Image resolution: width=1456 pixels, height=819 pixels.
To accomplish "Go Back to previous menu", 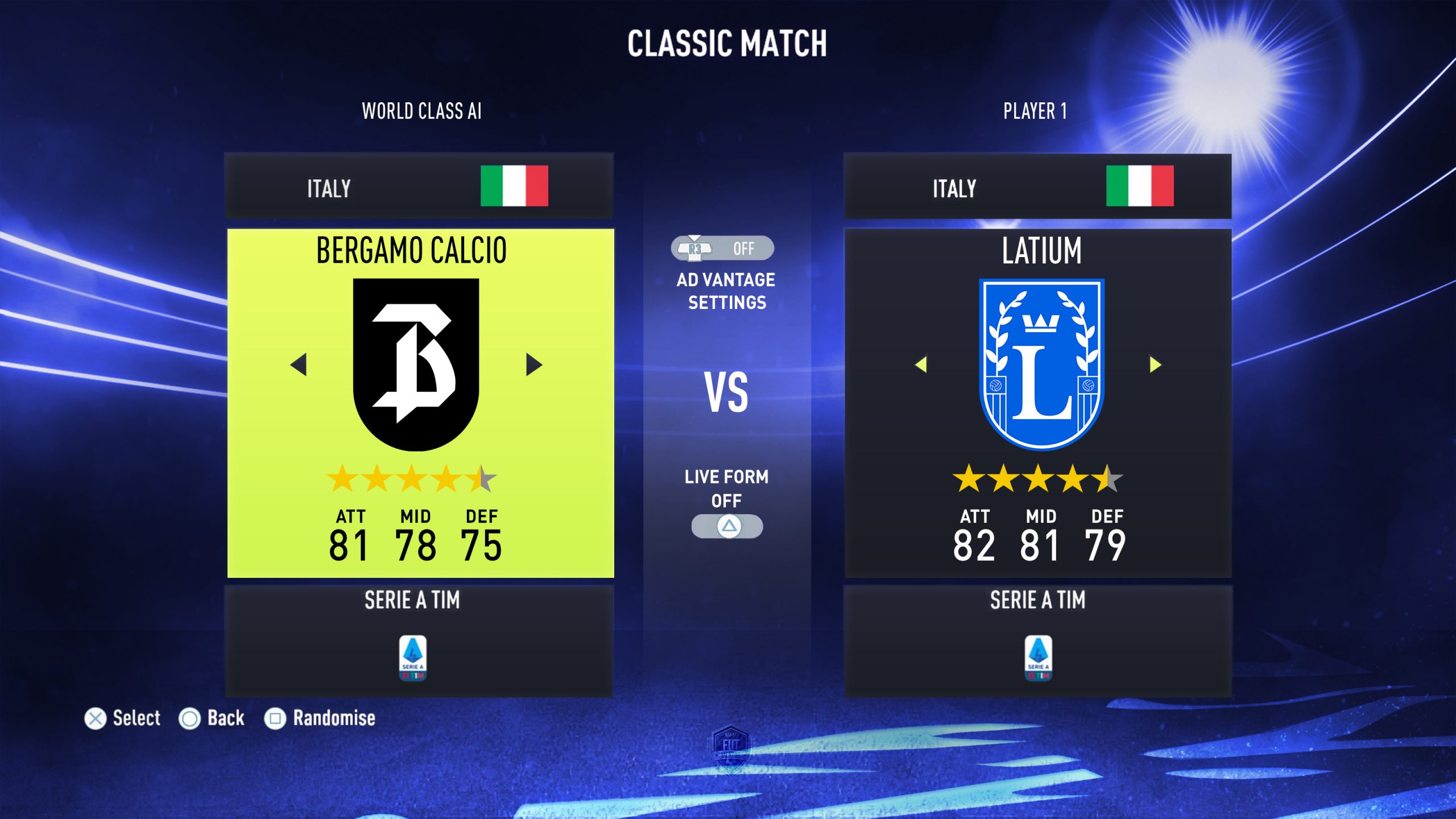I will point(212,718).
